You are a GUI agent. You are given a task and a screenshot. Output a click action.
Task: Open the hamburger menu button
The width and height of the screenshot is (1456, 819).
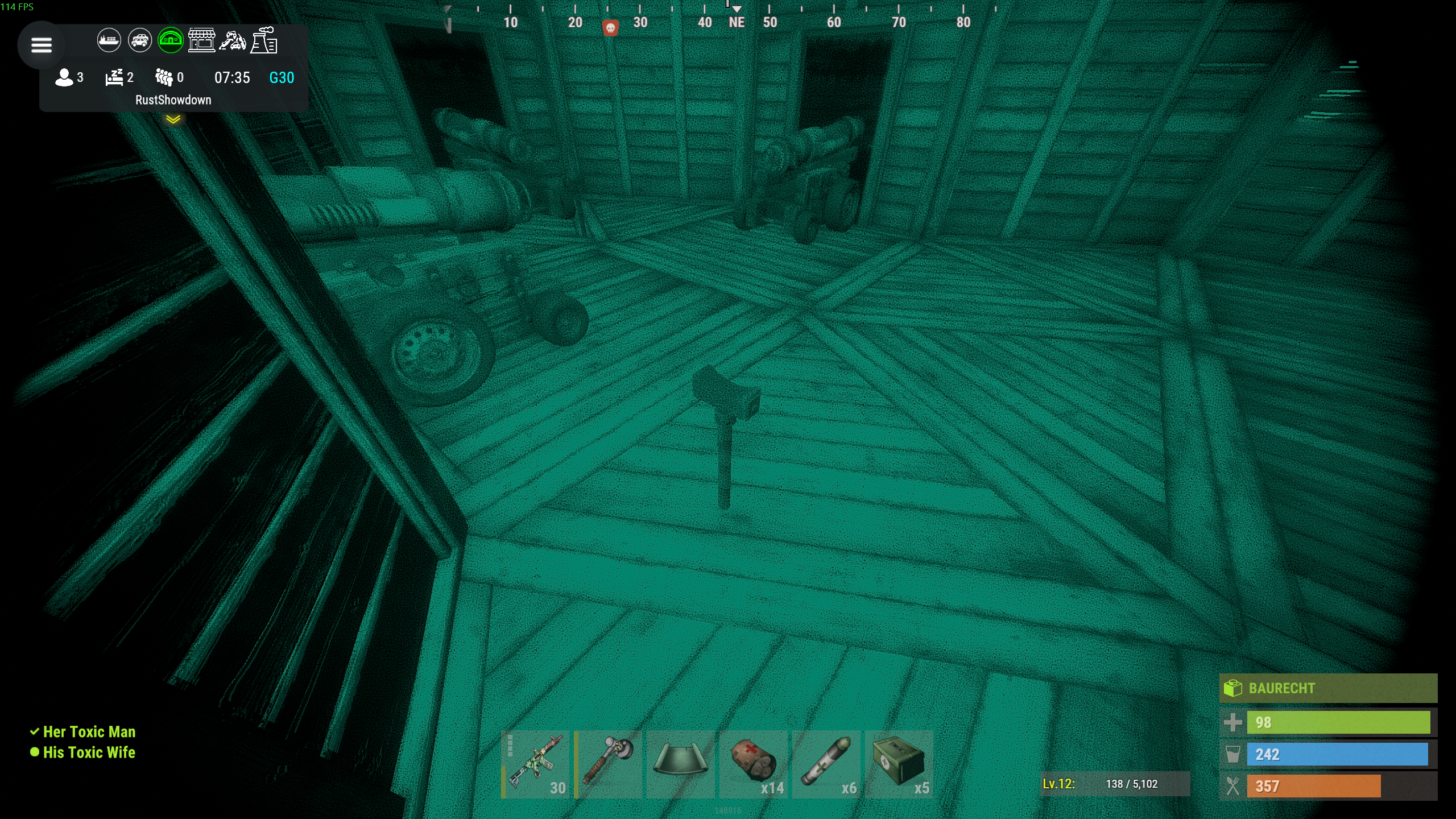tap(41, 45)
